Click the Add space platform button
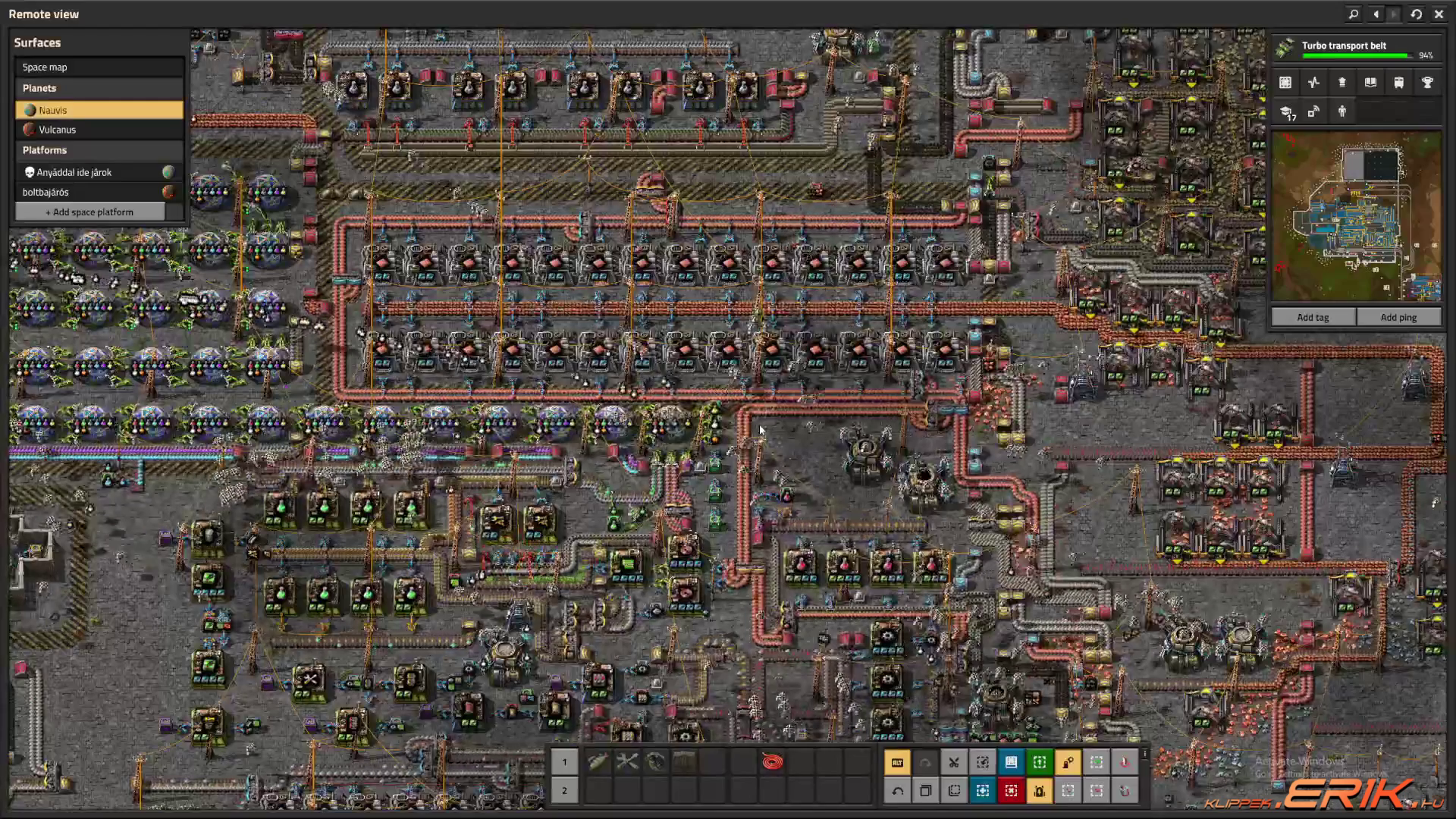The image size is (1456, 819). point(89,212)
